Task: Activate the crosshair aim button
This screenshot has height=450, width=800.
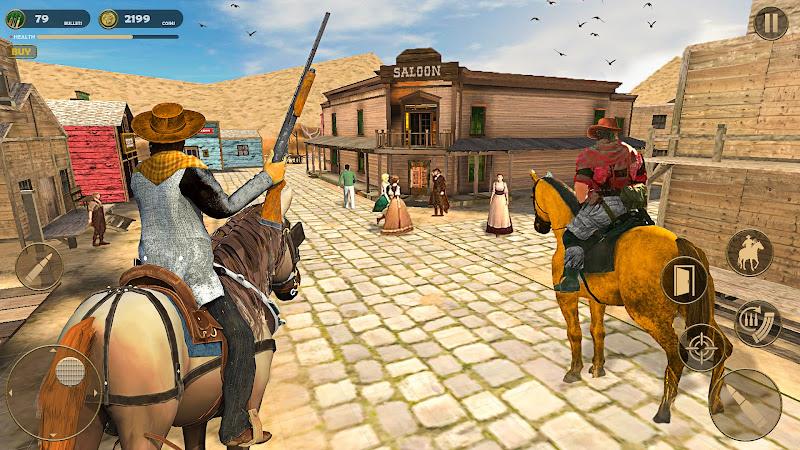Action: [701, 347]
